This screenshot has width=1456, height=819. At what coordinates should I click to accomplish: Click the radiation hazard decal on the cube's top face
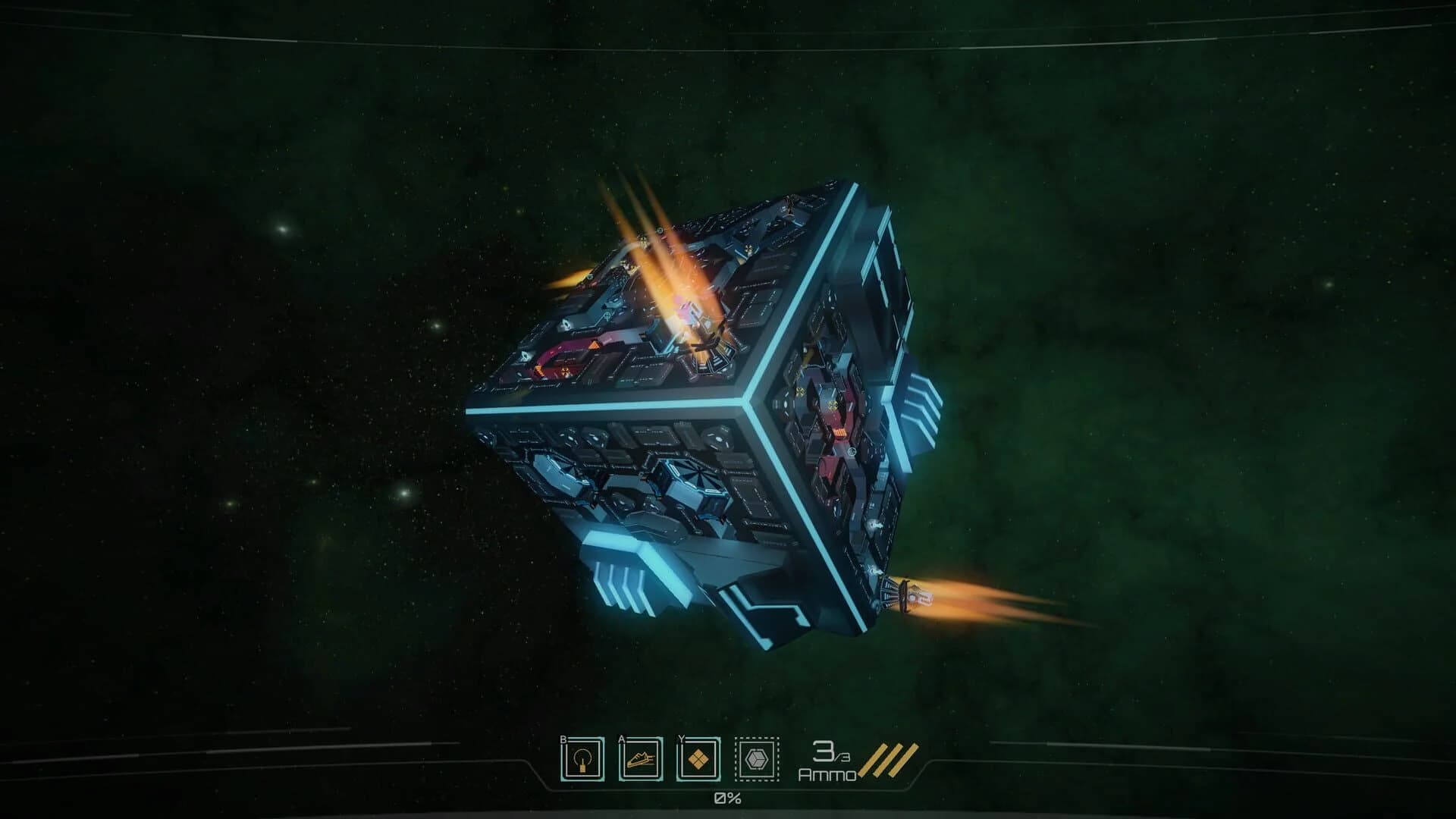[x=564, y=370]
